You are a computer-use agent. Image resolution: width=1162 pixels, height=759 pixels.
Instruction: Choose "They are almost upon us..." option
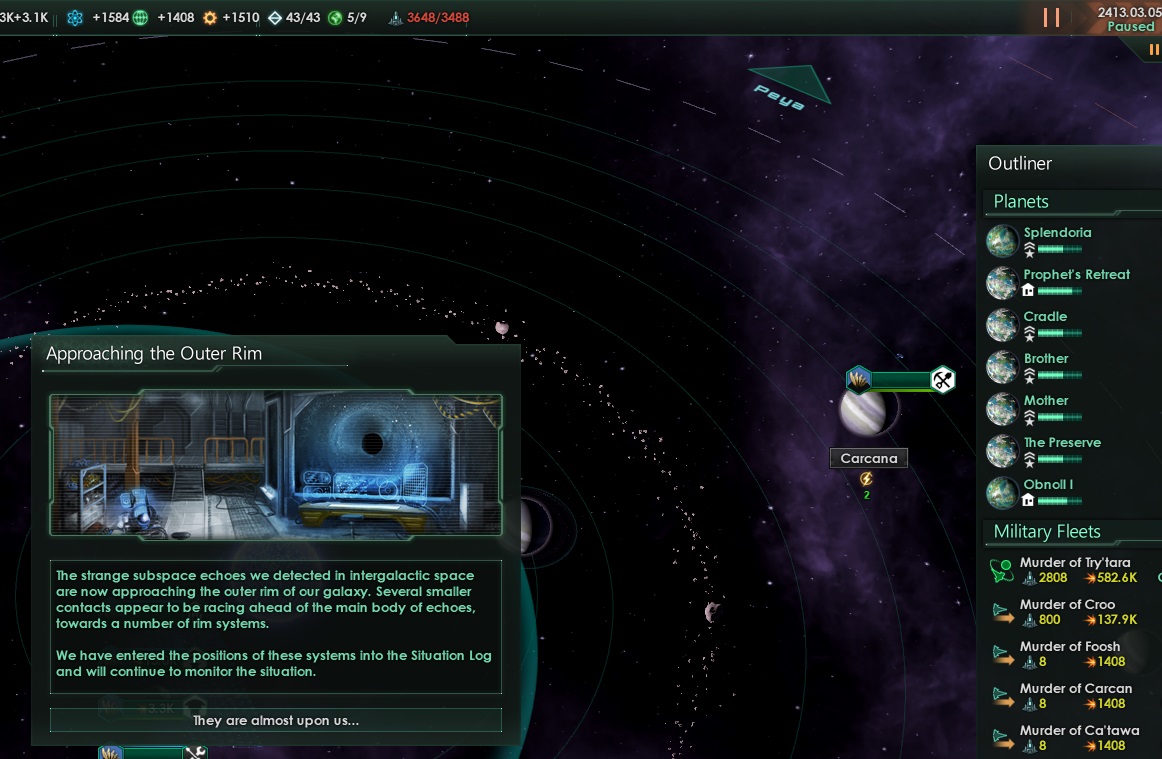coord(275,720)
